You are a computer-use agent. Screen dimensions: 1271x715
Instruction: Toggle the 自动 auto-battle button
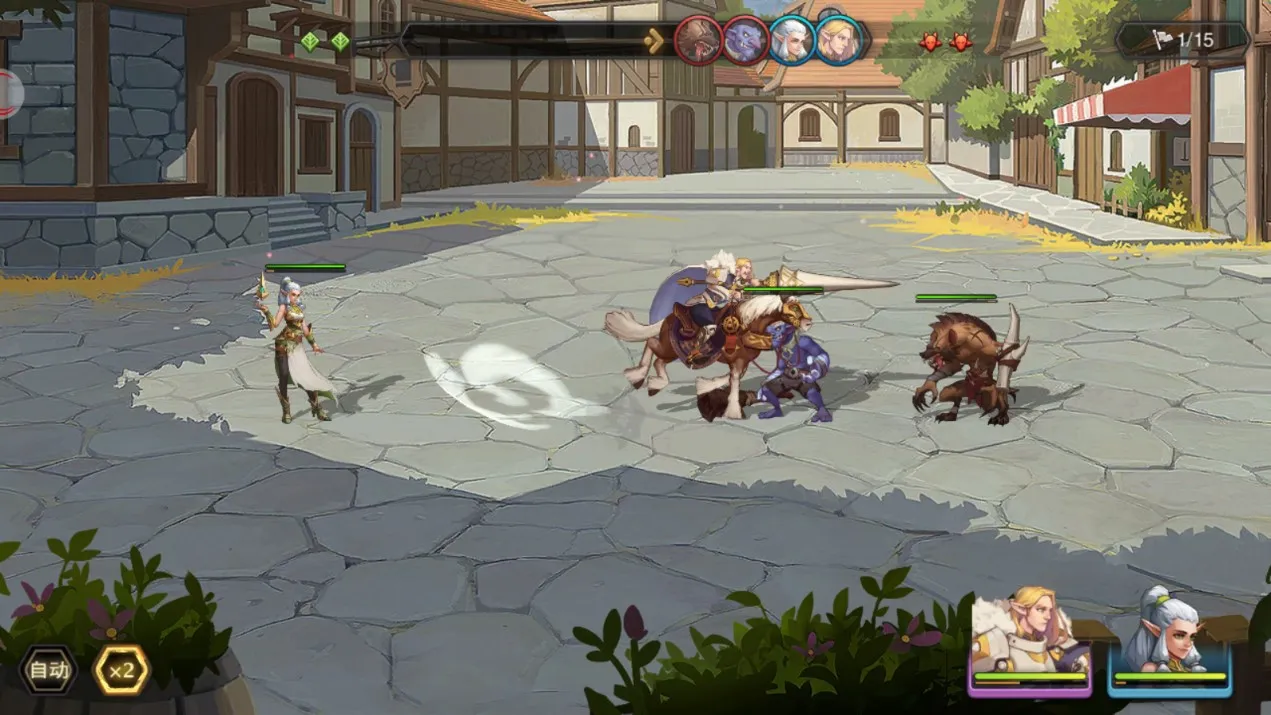point(48,670)
